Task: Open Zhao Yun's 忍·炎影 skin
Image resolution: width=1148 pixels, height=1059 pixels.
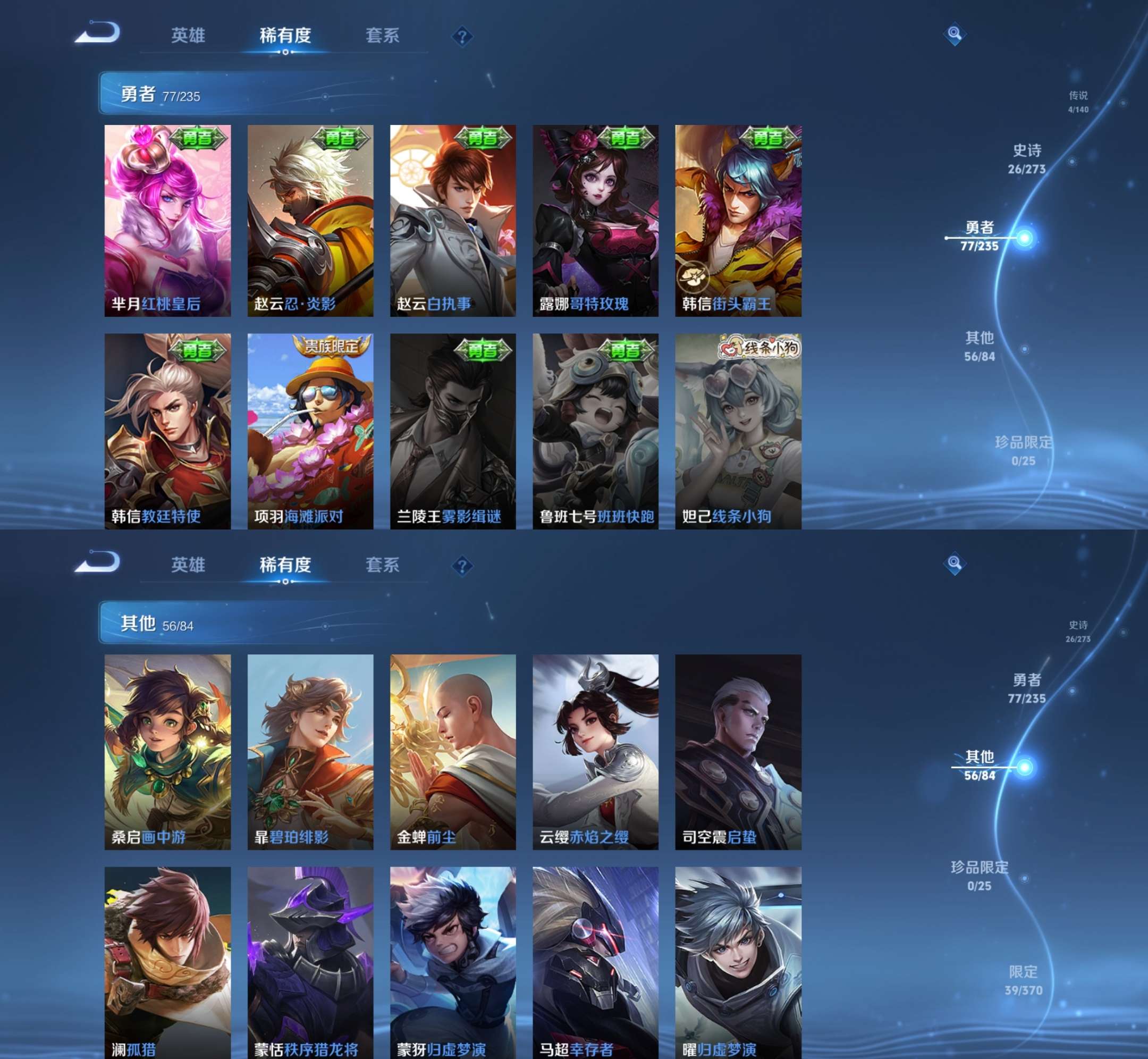Action: 310,221
